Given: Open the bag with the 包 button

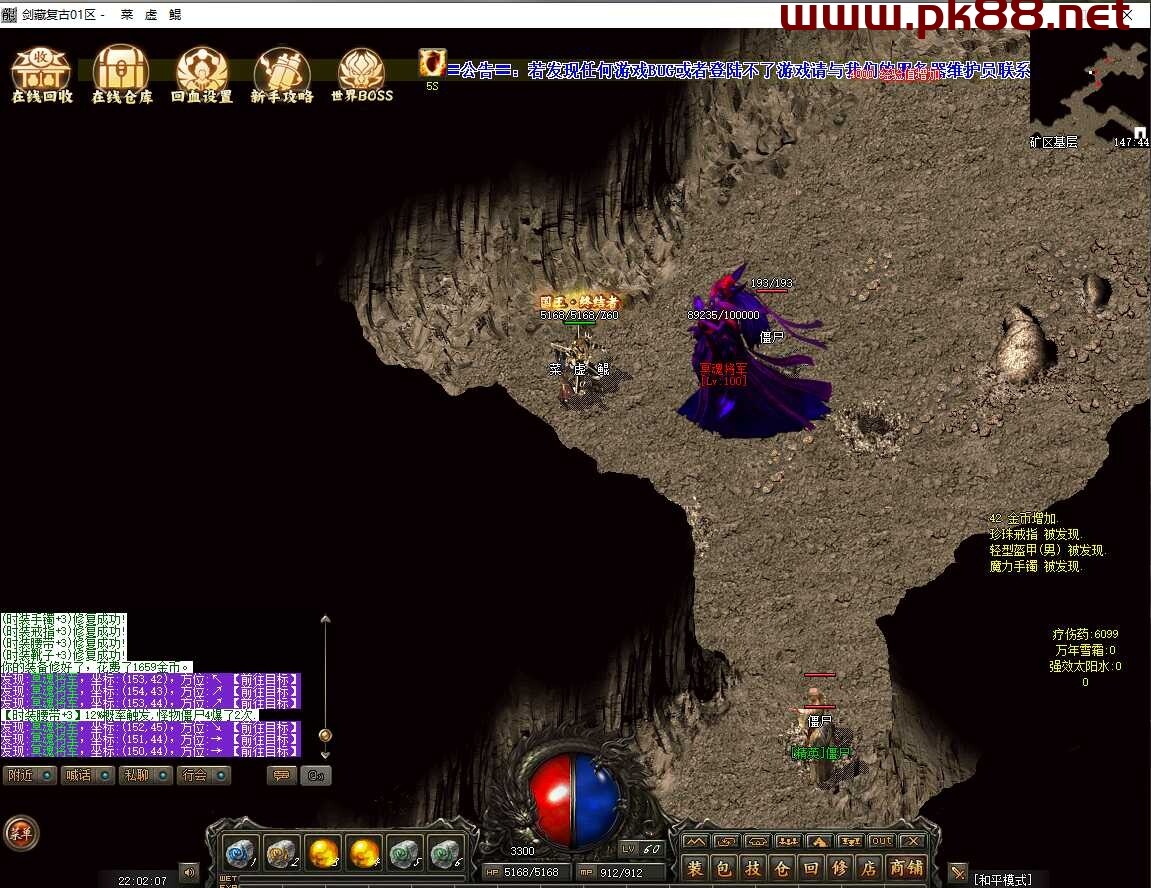Looking at the screenshot, I should click(x=724, y=868).
